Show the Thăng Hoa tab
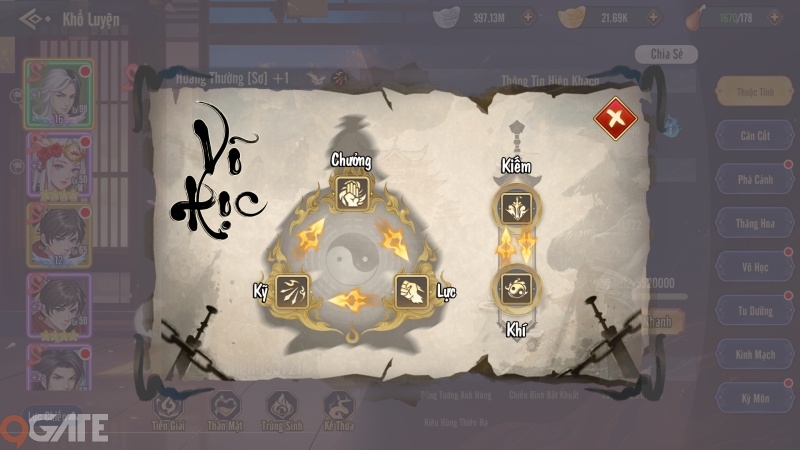This screenshot has width=800, height=450. tap(755, 223)
